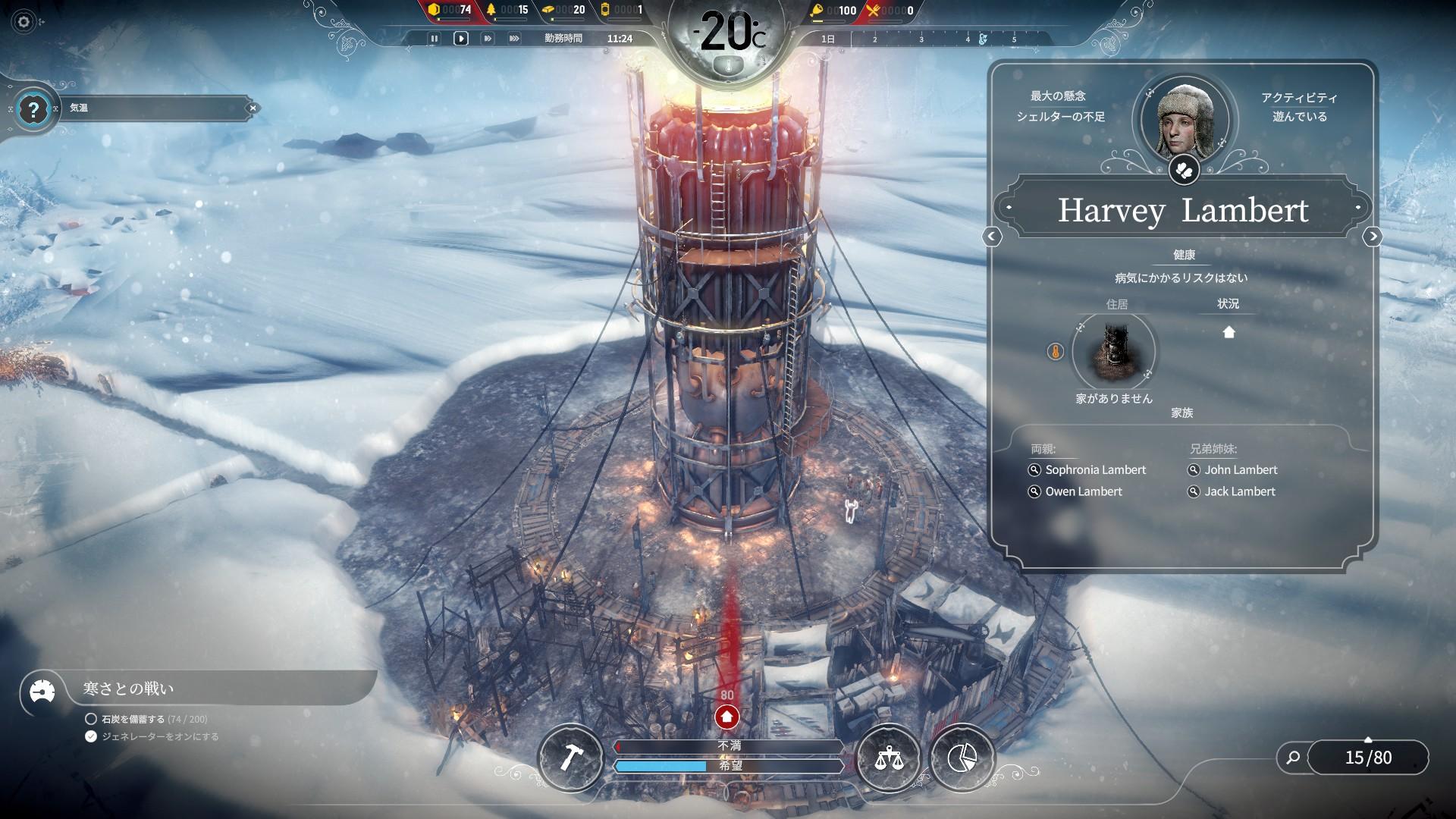Set game to normal play speed

(x=461, y=39)
